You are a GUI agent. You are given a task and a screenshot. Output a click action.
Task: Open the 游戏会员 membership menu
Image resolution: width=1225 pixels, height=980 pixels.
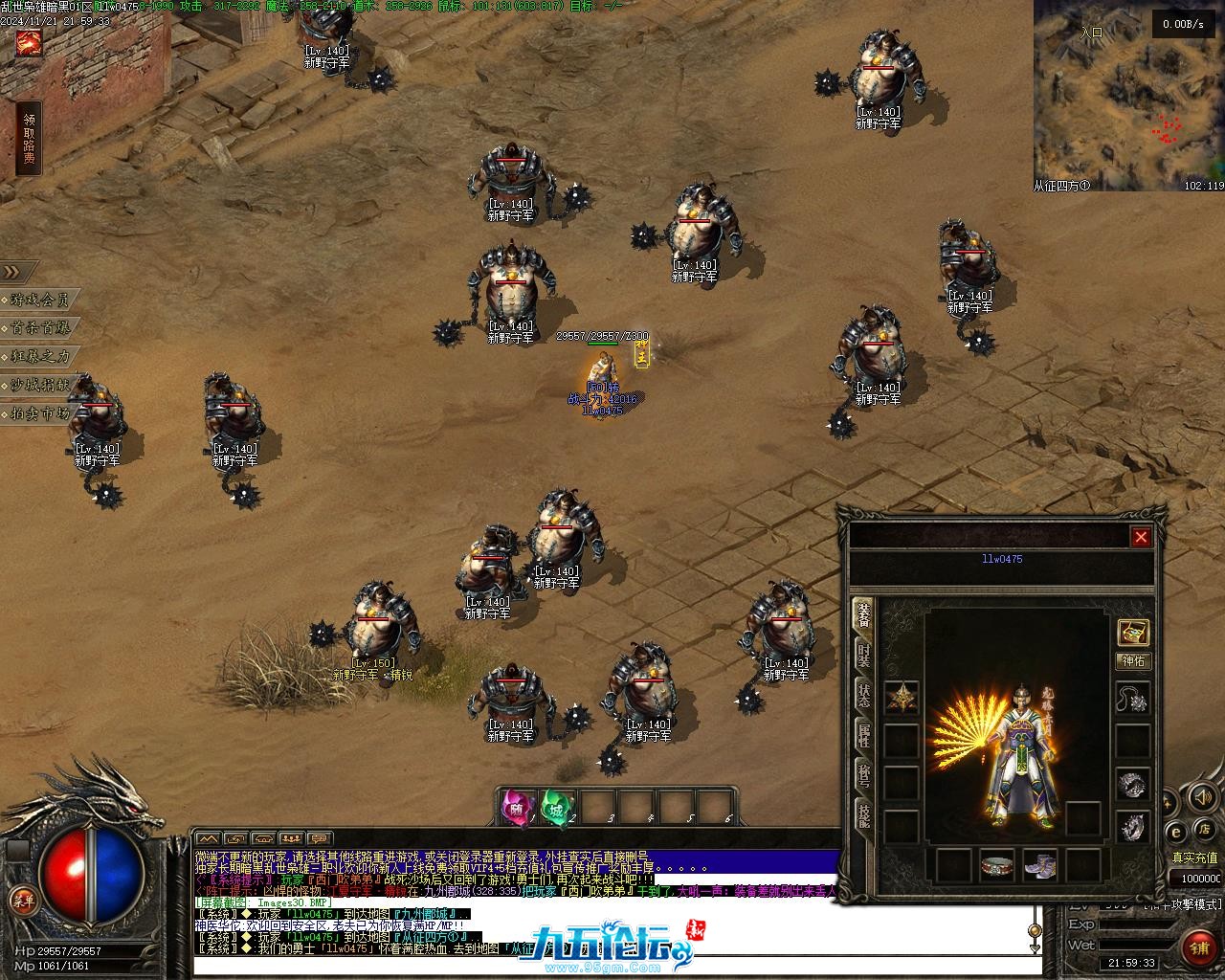click(40, 300)
